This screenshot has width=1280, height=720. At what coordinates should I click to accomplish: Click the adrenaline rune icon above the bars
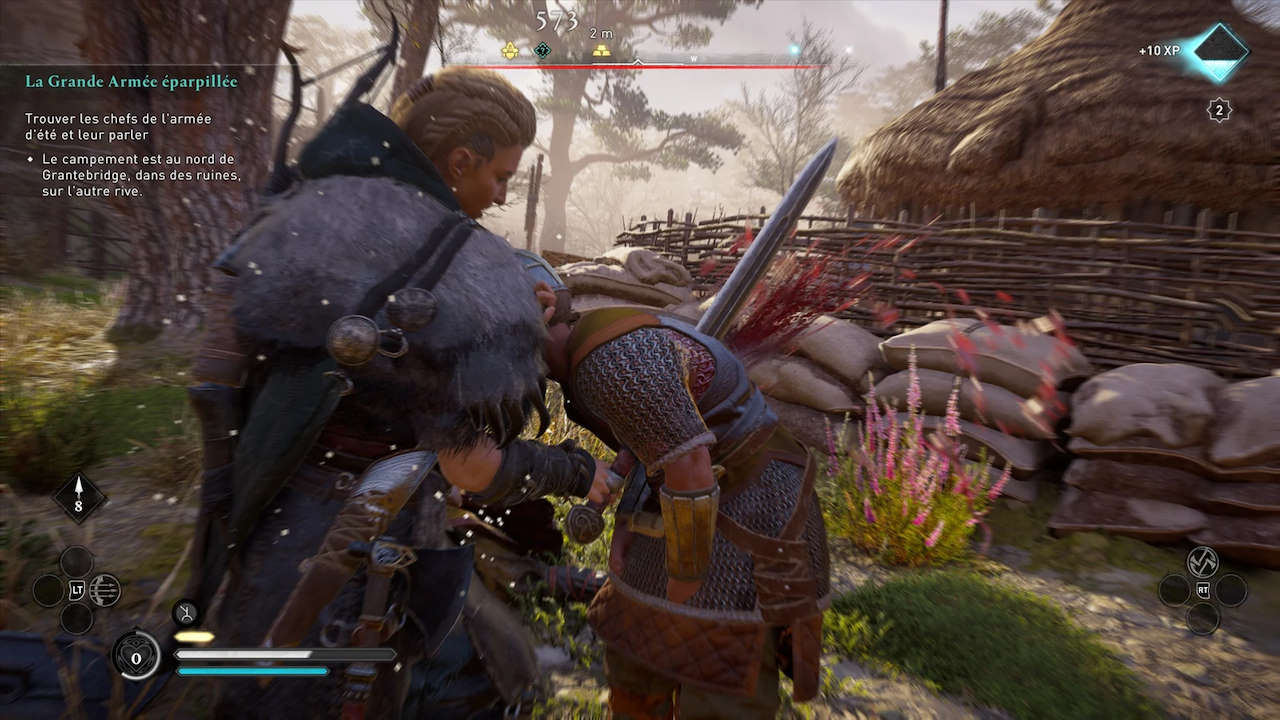(x=185, y=612)
